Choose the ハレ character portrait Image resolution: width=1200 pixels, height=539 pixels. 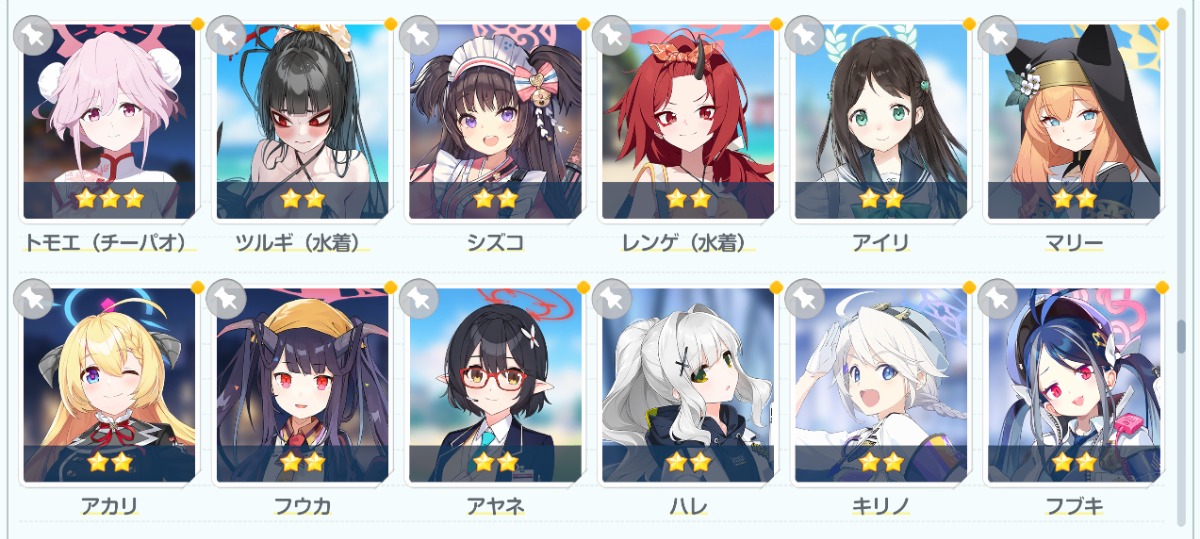click(x=689, y=385)
